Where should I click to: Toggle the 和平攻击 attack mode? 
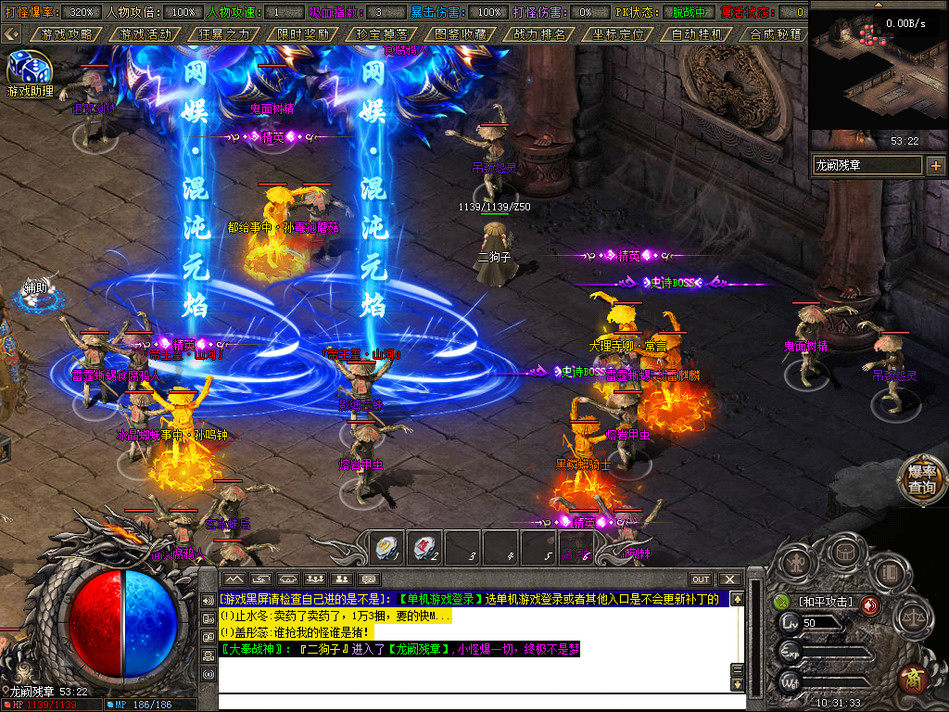pos(824,601)
